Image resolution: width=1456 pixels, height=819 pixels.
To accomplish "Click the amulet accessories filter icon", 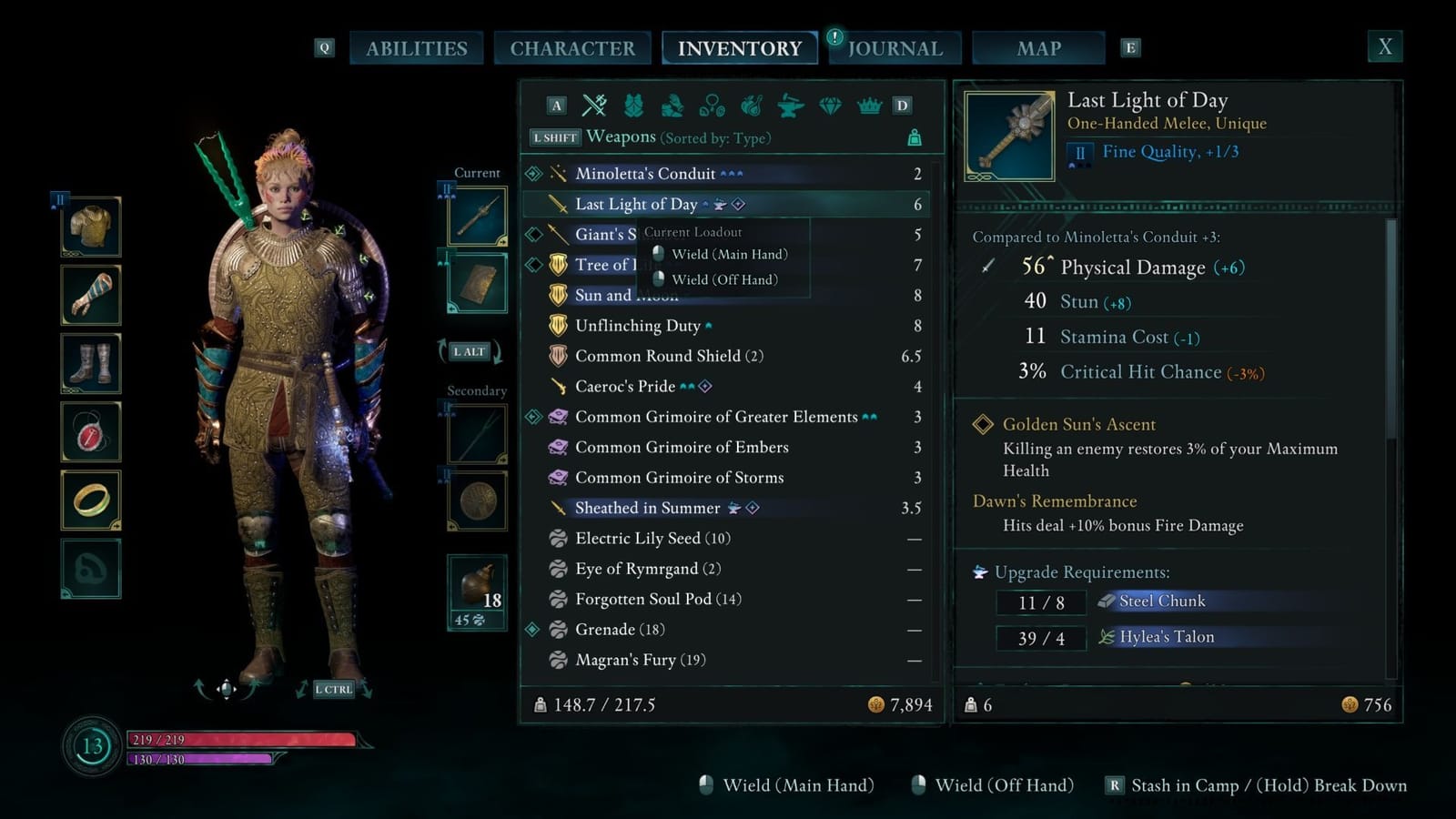I will pyautogui.click(x=711, y=106).
